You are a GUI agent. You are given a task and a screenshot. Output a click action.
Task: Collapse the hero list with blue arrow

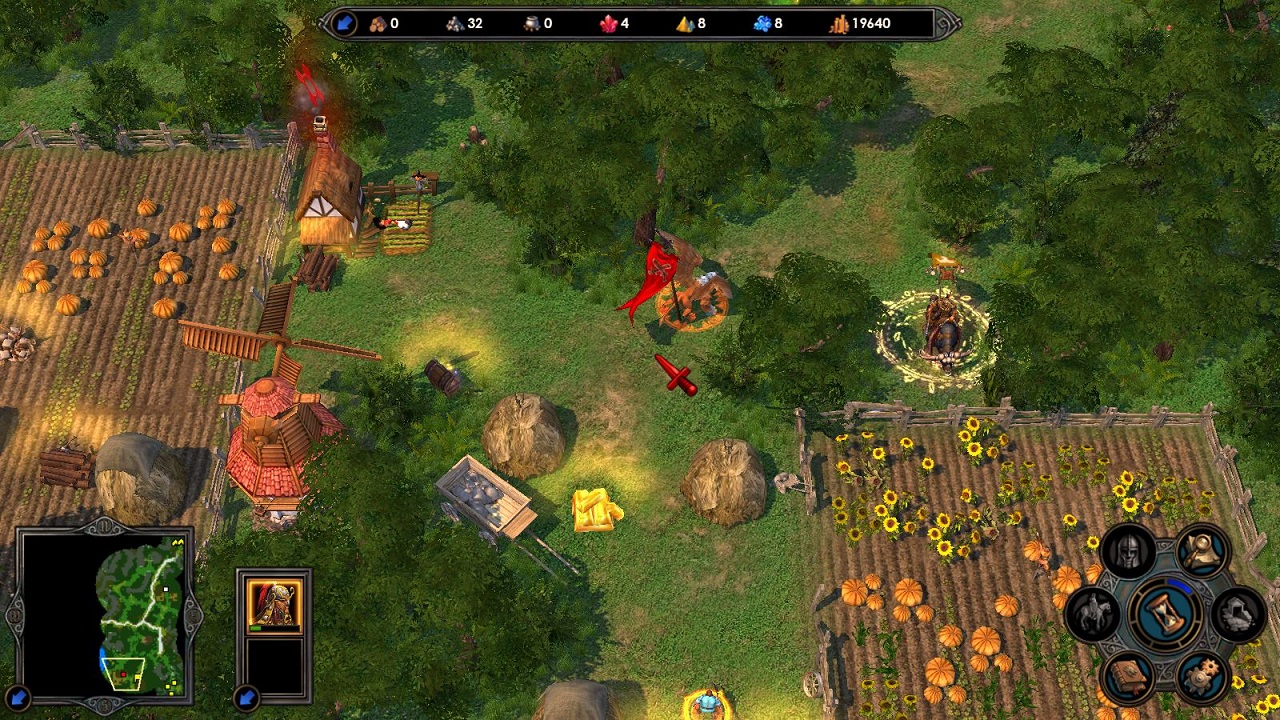tap(246, 697)
